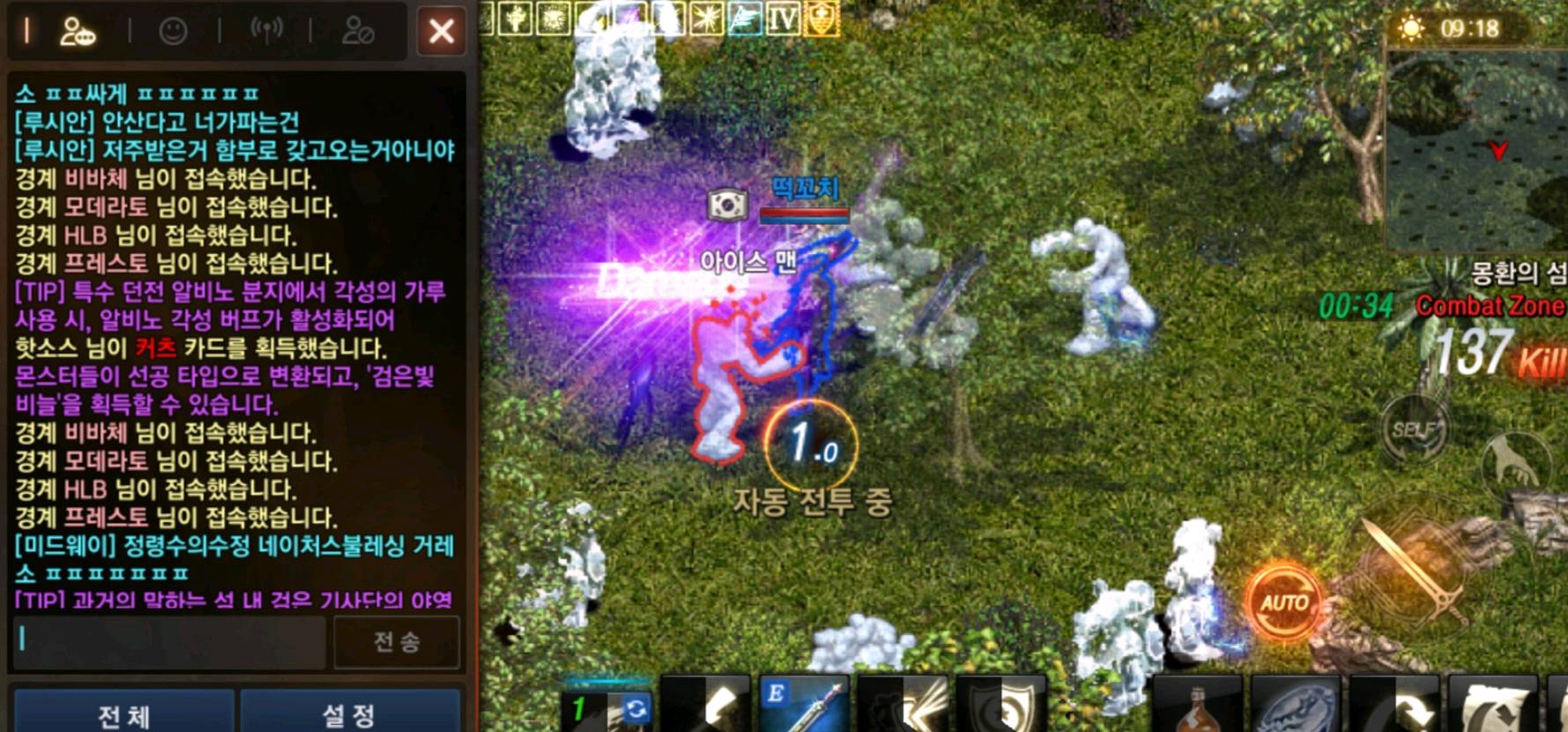The image size is (1568, 732).
Task: Click into the chat message input field
Action: pos(169,640)
